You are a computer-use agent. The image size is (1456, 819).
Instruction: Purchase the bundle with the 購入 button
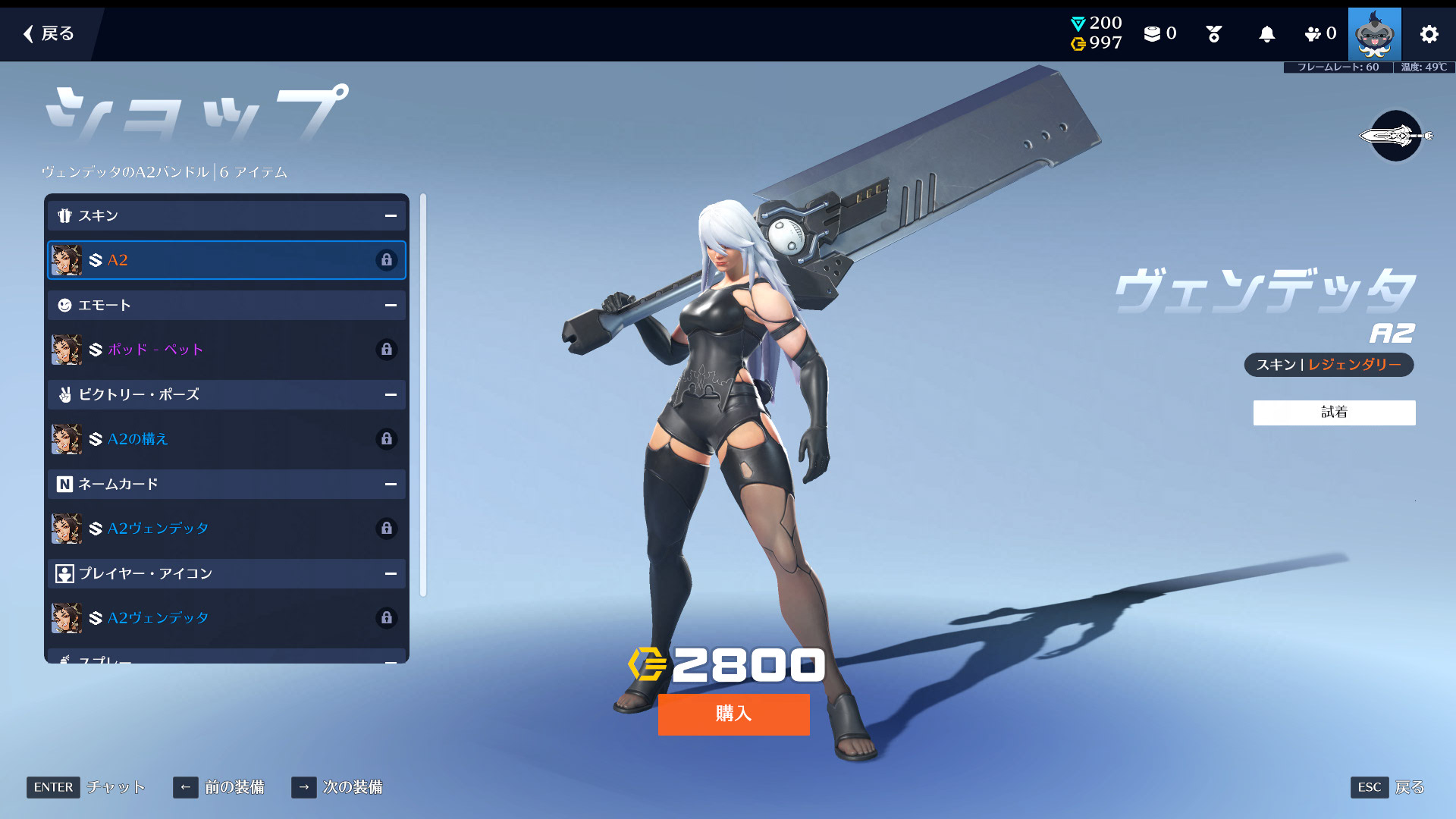click(733, 714)
